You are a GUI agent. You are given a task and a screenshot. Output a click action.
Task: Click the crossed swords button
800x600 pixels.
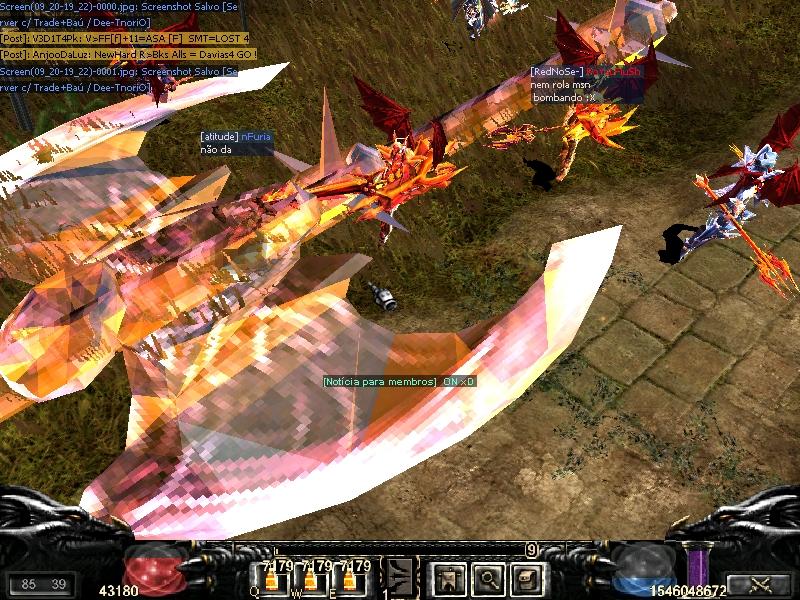tap(757, 586)
